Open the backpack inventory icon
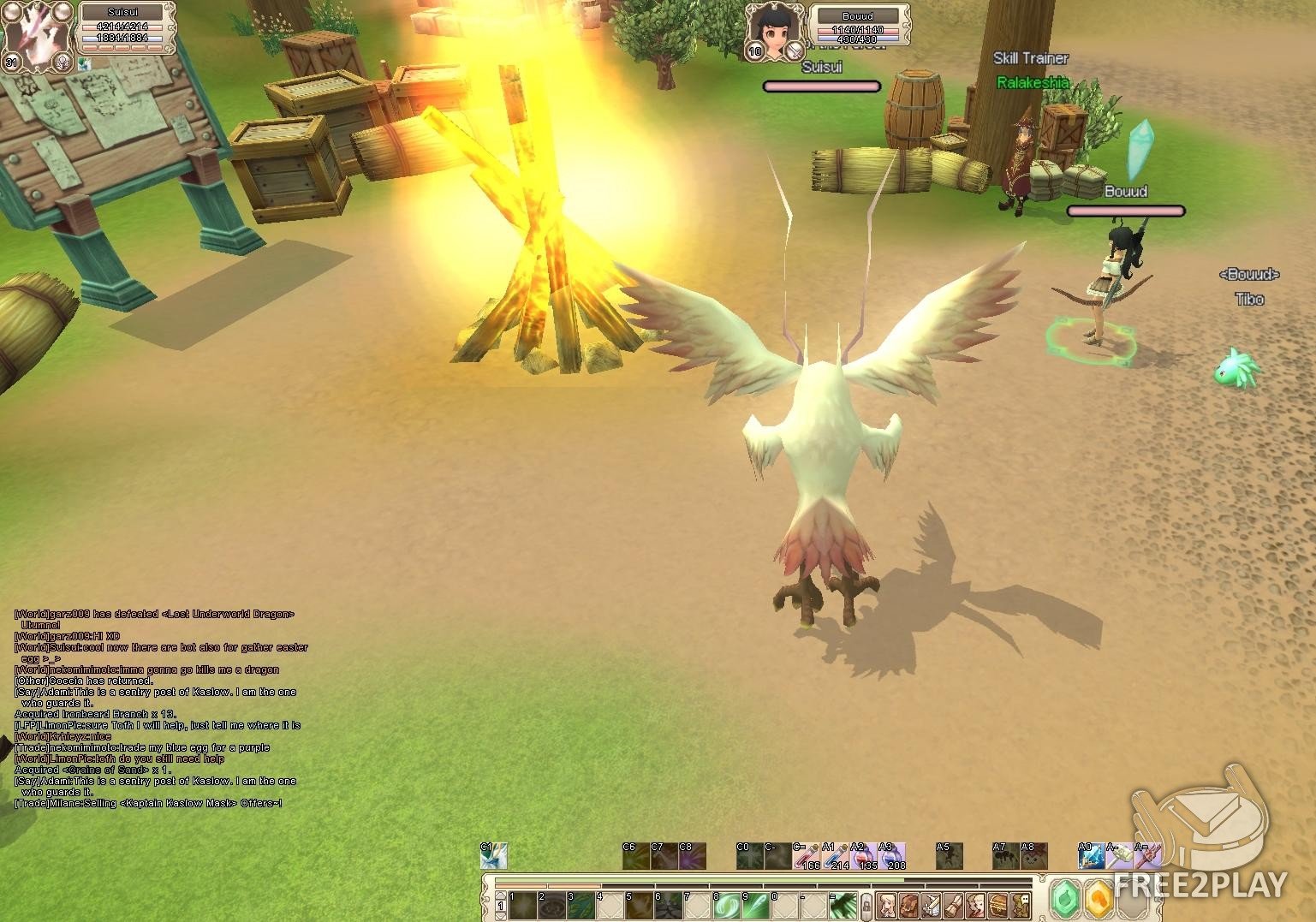Image resolution: width=1316 pixels, height=922 pixels. [x=909, y=905]
